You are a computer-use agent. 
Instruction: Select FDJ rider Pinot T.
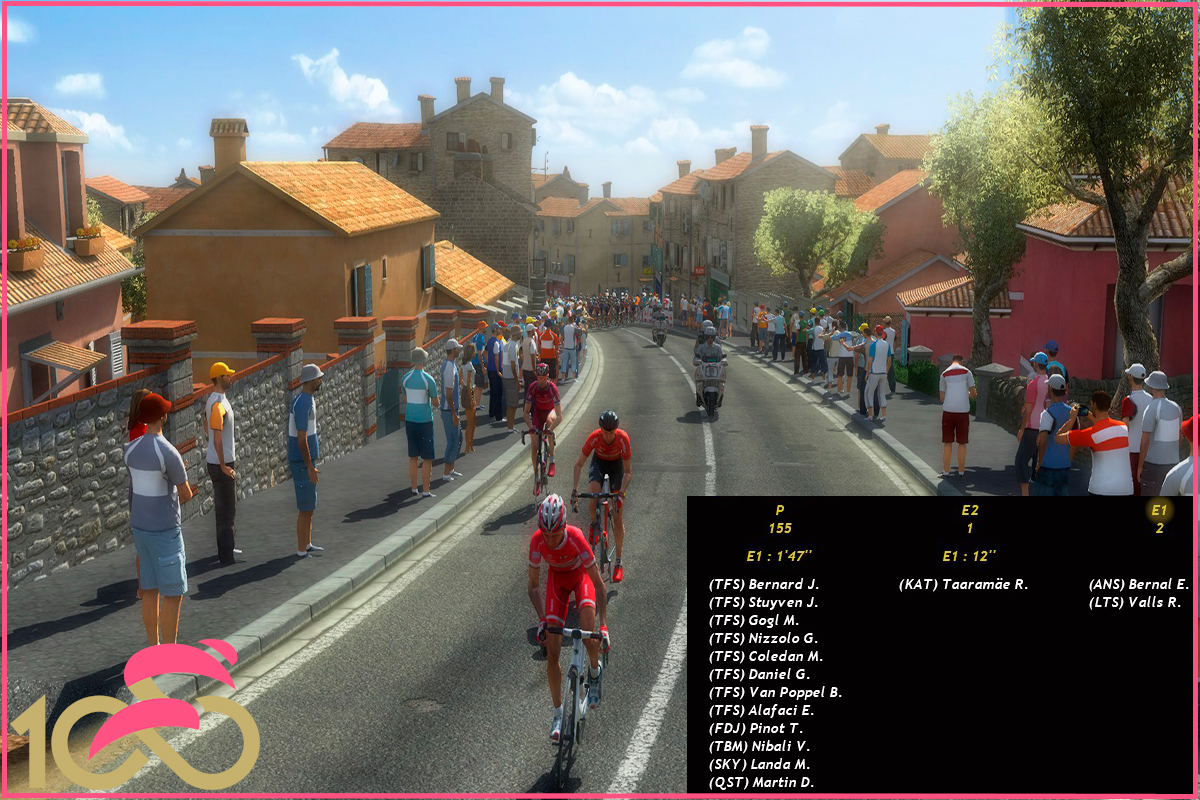point(755,728)
